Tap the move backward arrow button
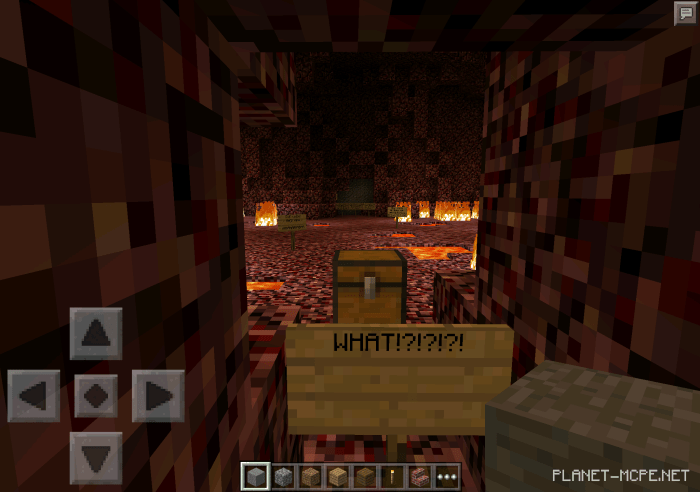This screenshot has width=700, height=492. [x=96, y=457]
